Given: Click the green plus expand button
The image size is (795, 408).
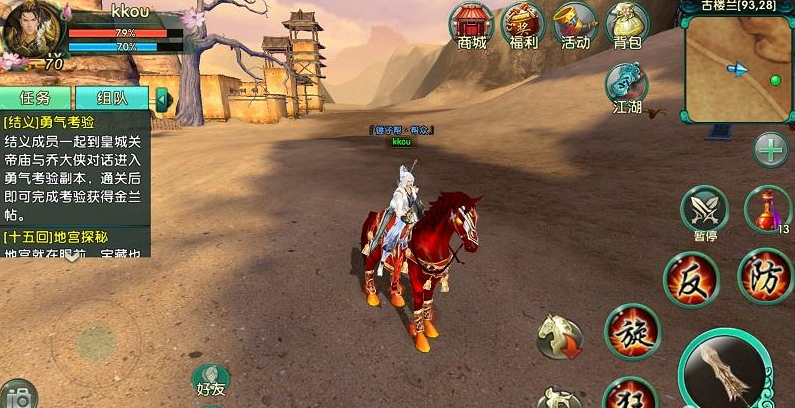Looking at the screenshot, I should click(771, 150).
